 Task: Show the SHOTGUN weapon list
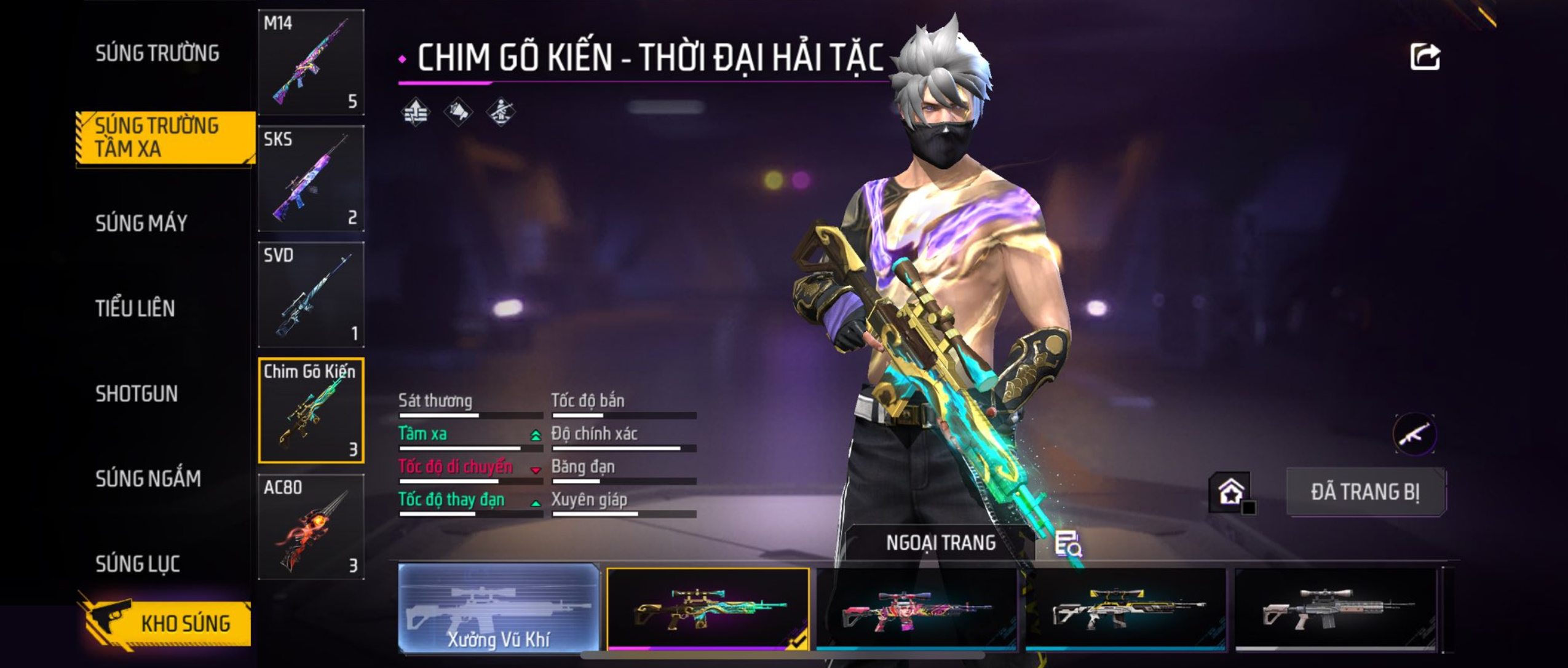(137, 393)
